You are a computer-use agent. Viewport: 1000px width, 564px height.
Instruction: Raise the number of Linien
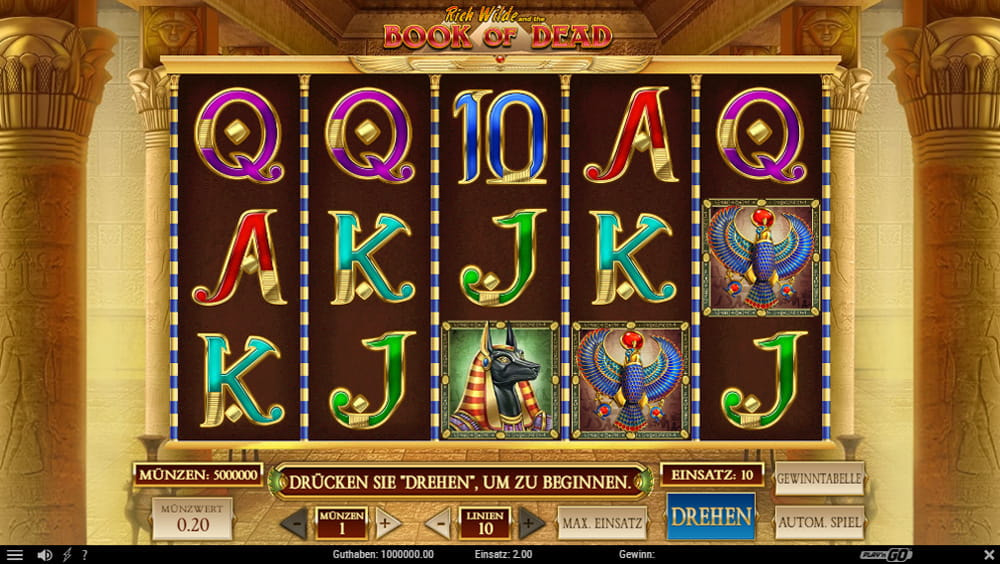pyautogui.click(x=532, y=523)
